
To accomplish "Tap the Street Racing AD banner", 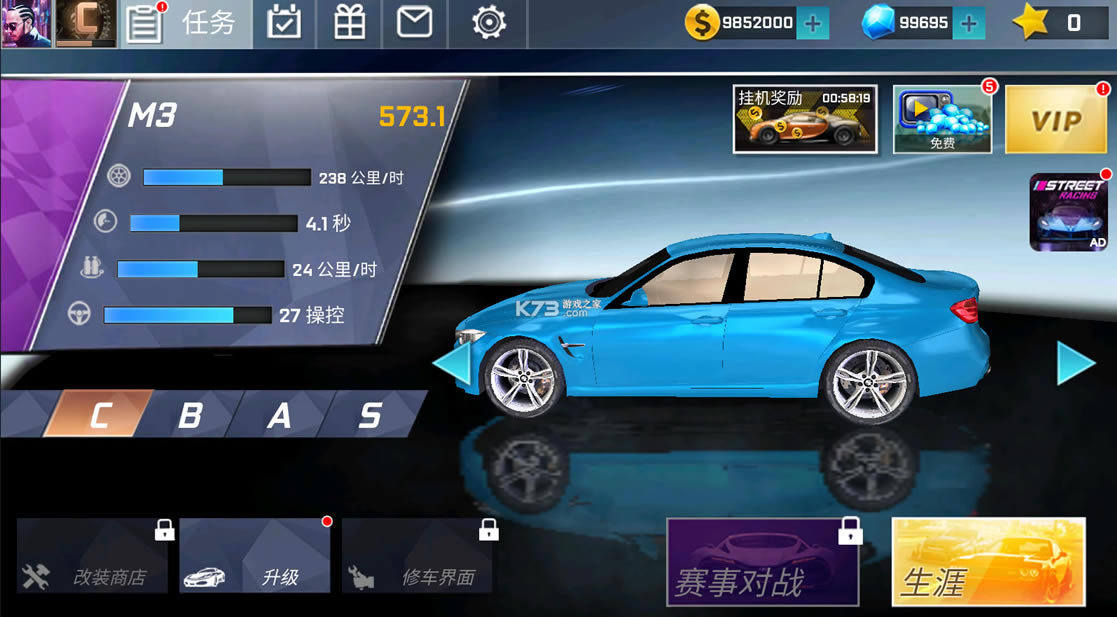I will coord(1069,212).
